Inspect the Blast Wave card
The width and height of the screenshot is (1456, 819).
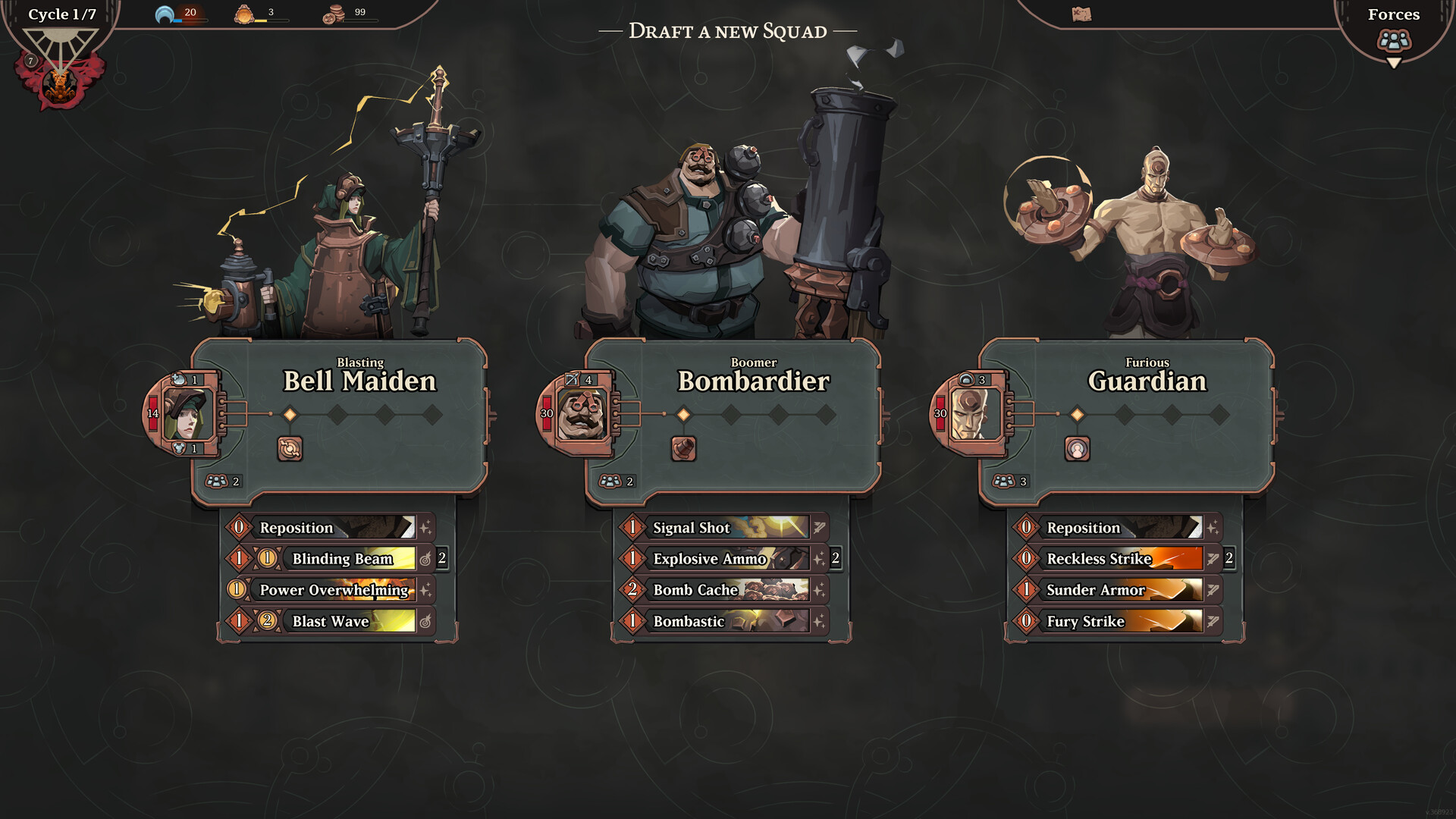(331, 621)
